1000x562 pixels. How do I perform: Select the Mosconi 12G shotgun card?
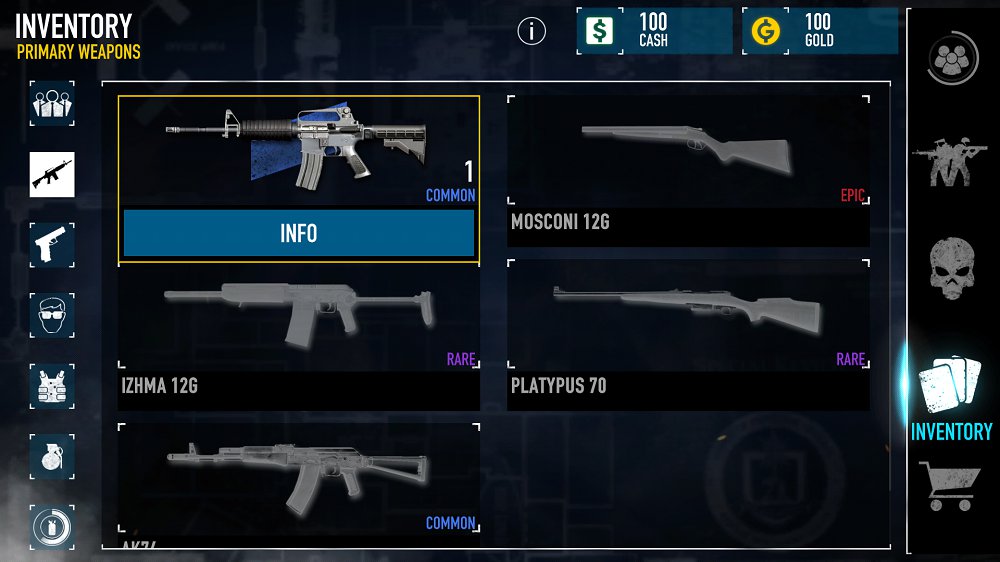pos(687,171)
